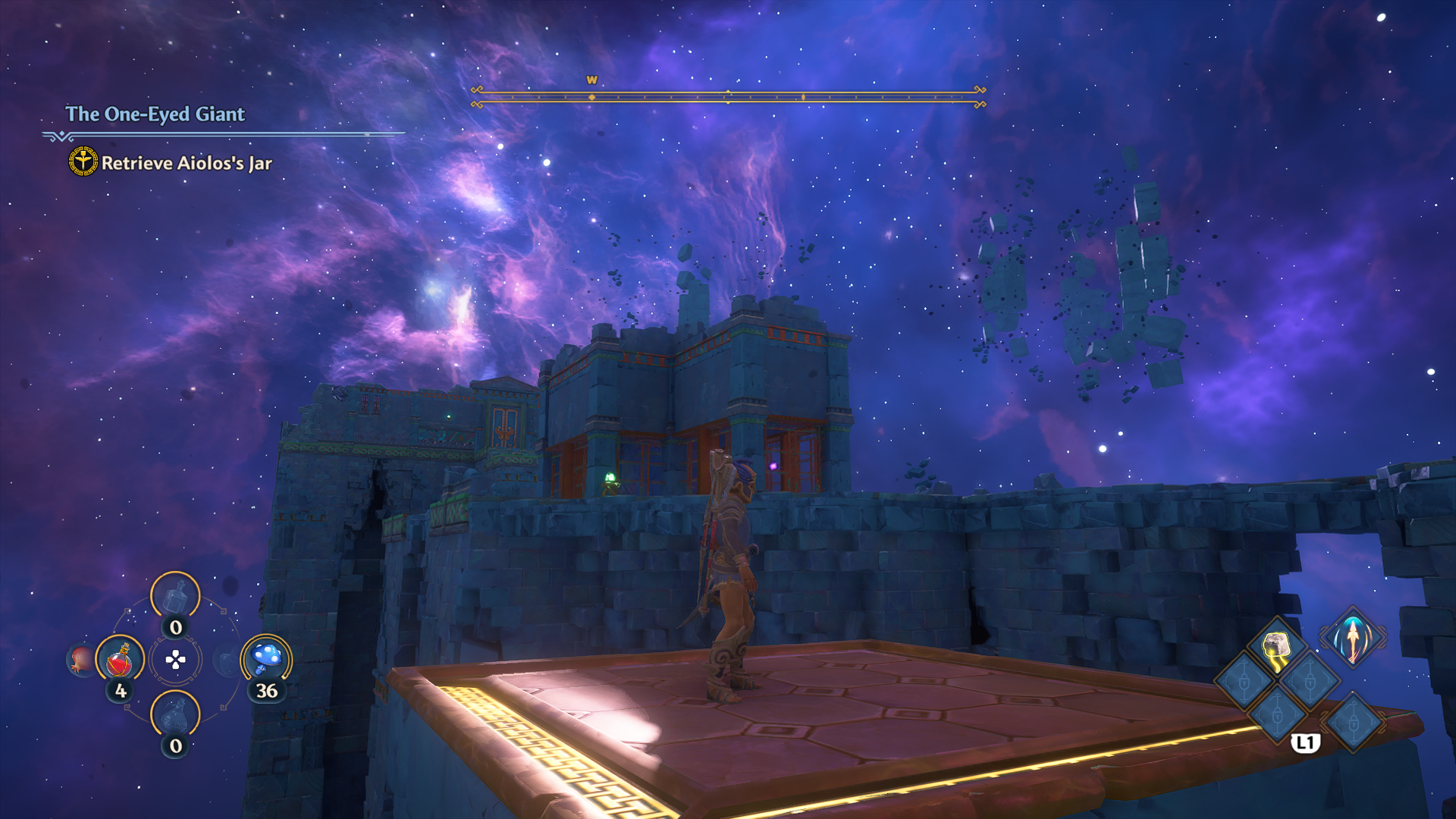This screenshot has height=819, width=1456.
Task: Use the blue mushroom stamina item
Action: tap(266, 658)
